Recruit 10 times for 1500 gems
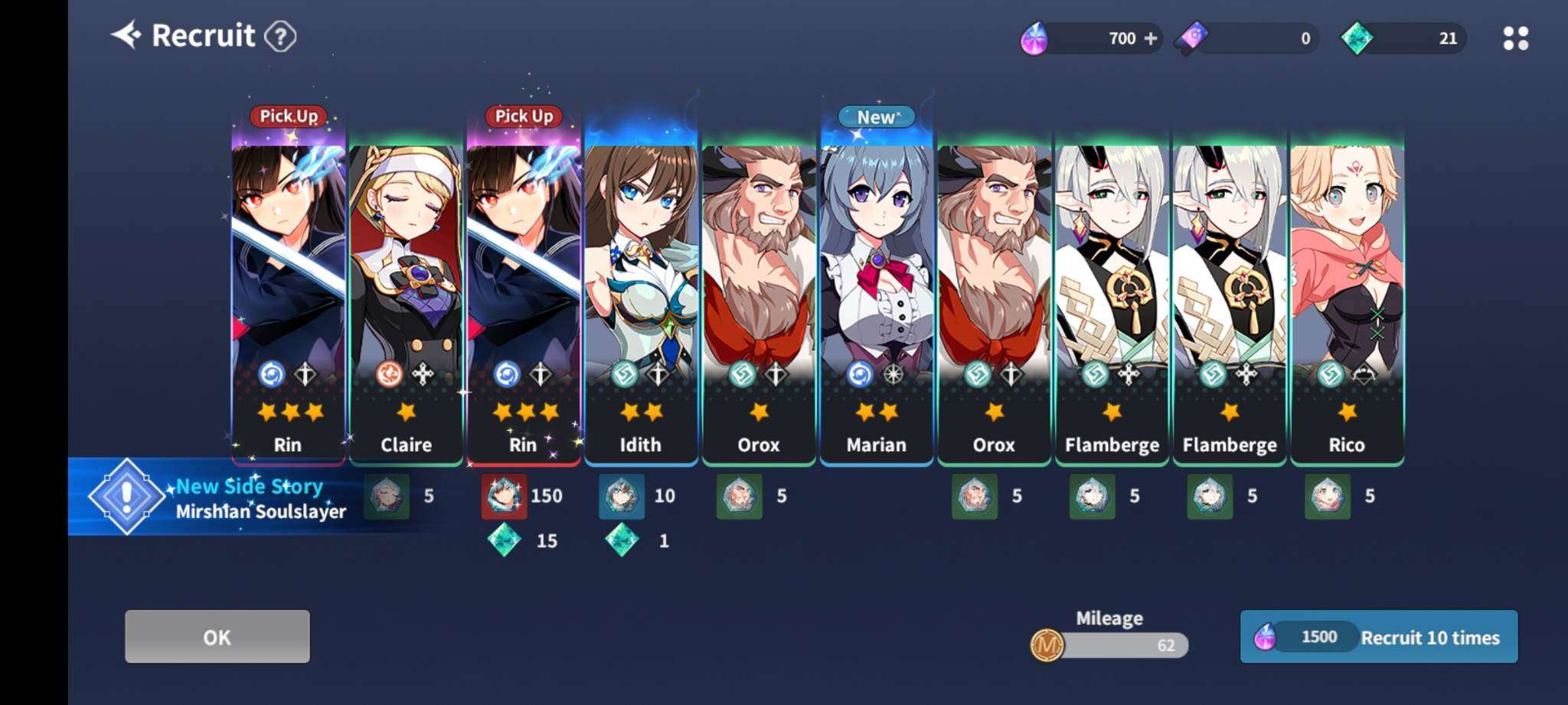Screen dimensions: 1568x705 coord(1378,636)
